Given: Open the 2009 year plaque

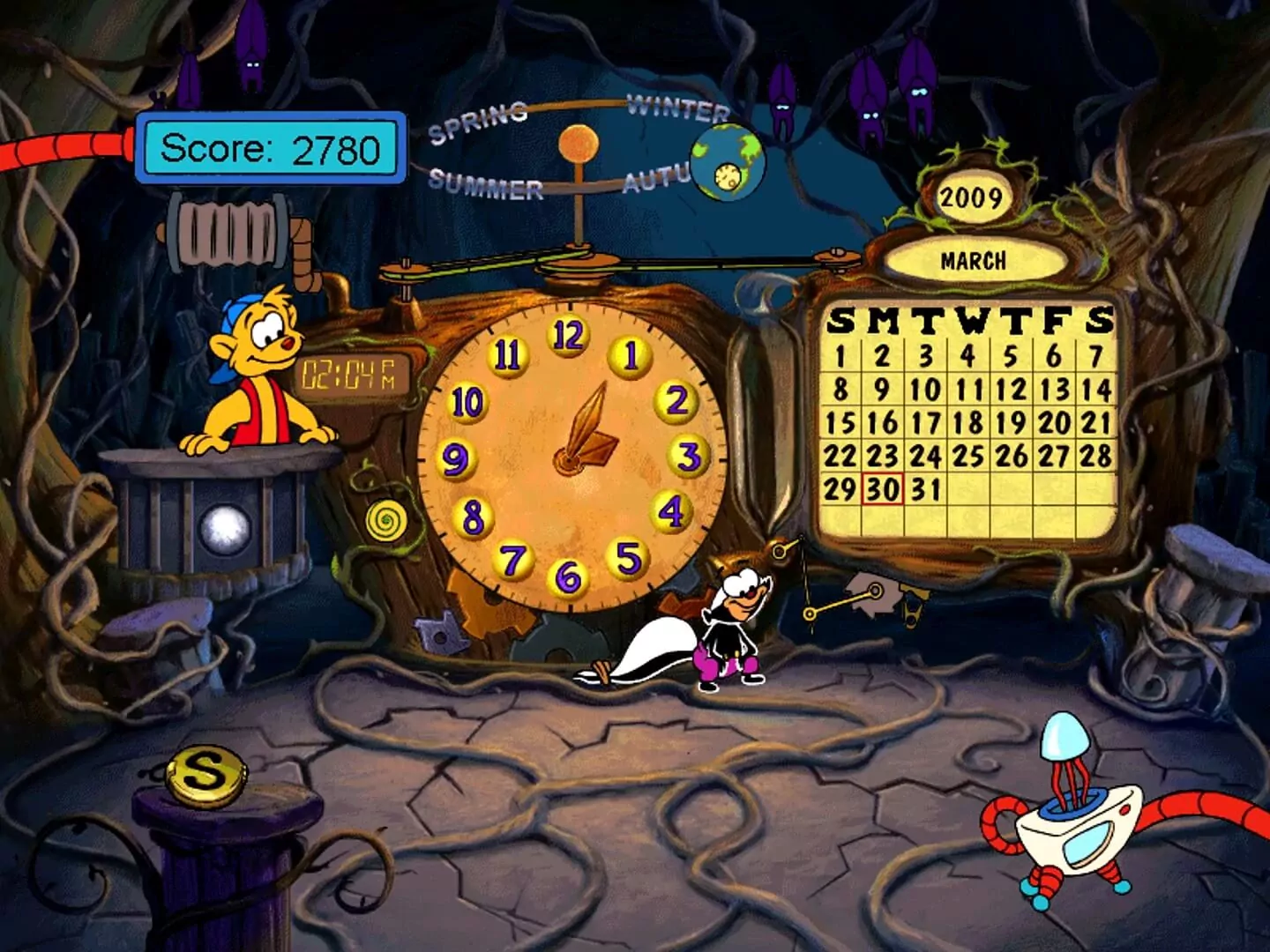Looking at the screenshot, I should [x=973, y=196].
